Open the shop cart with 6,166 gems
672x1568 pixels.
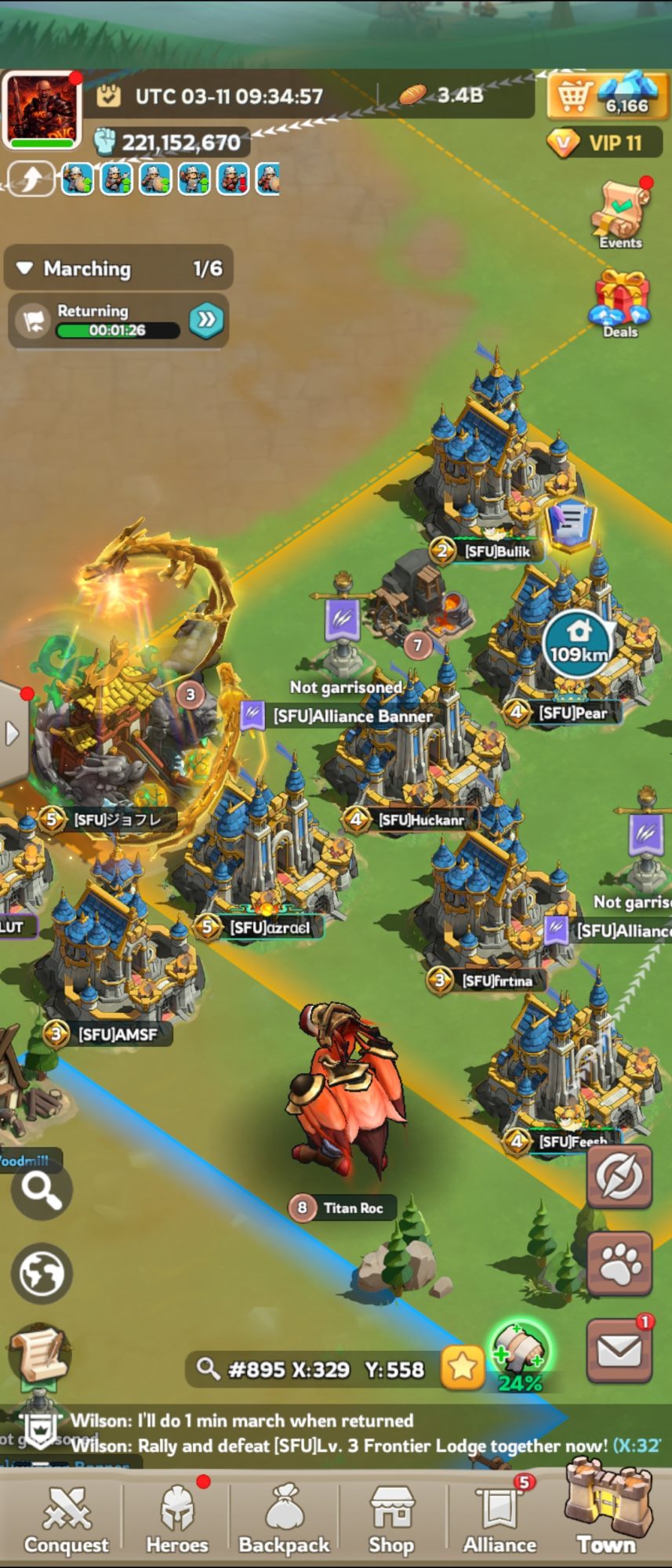click(x=602, y=97)
